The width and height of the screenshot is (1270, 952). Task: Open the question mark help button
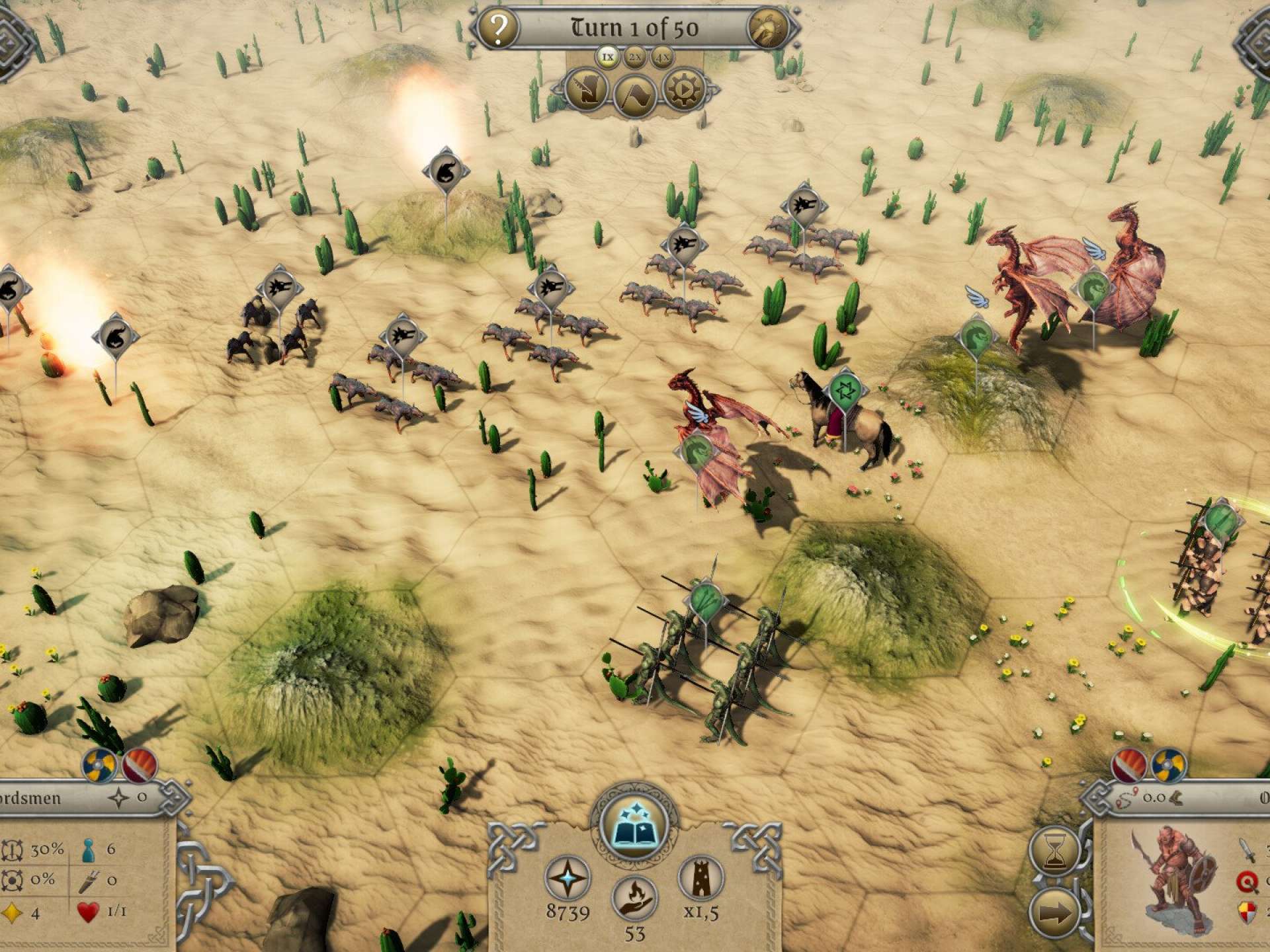[x=498, y=28]
